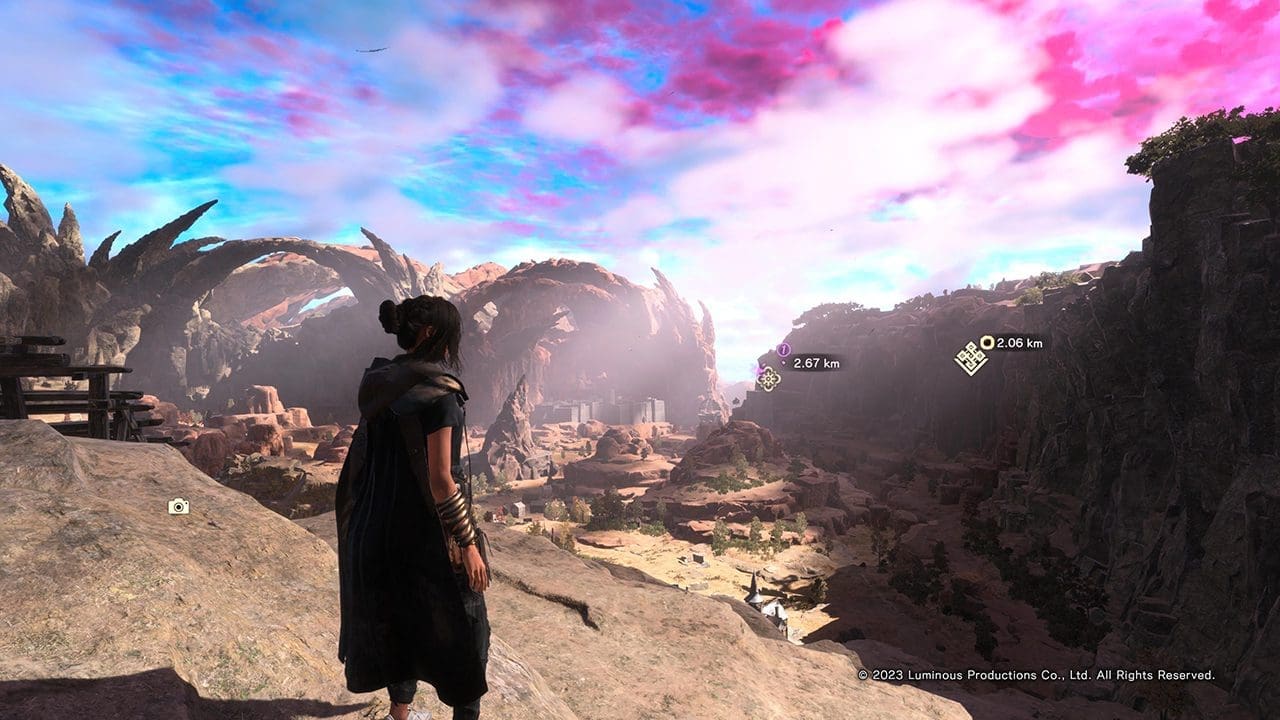
Task: Select the camera photo spot icon
Action: pos(178,507)
